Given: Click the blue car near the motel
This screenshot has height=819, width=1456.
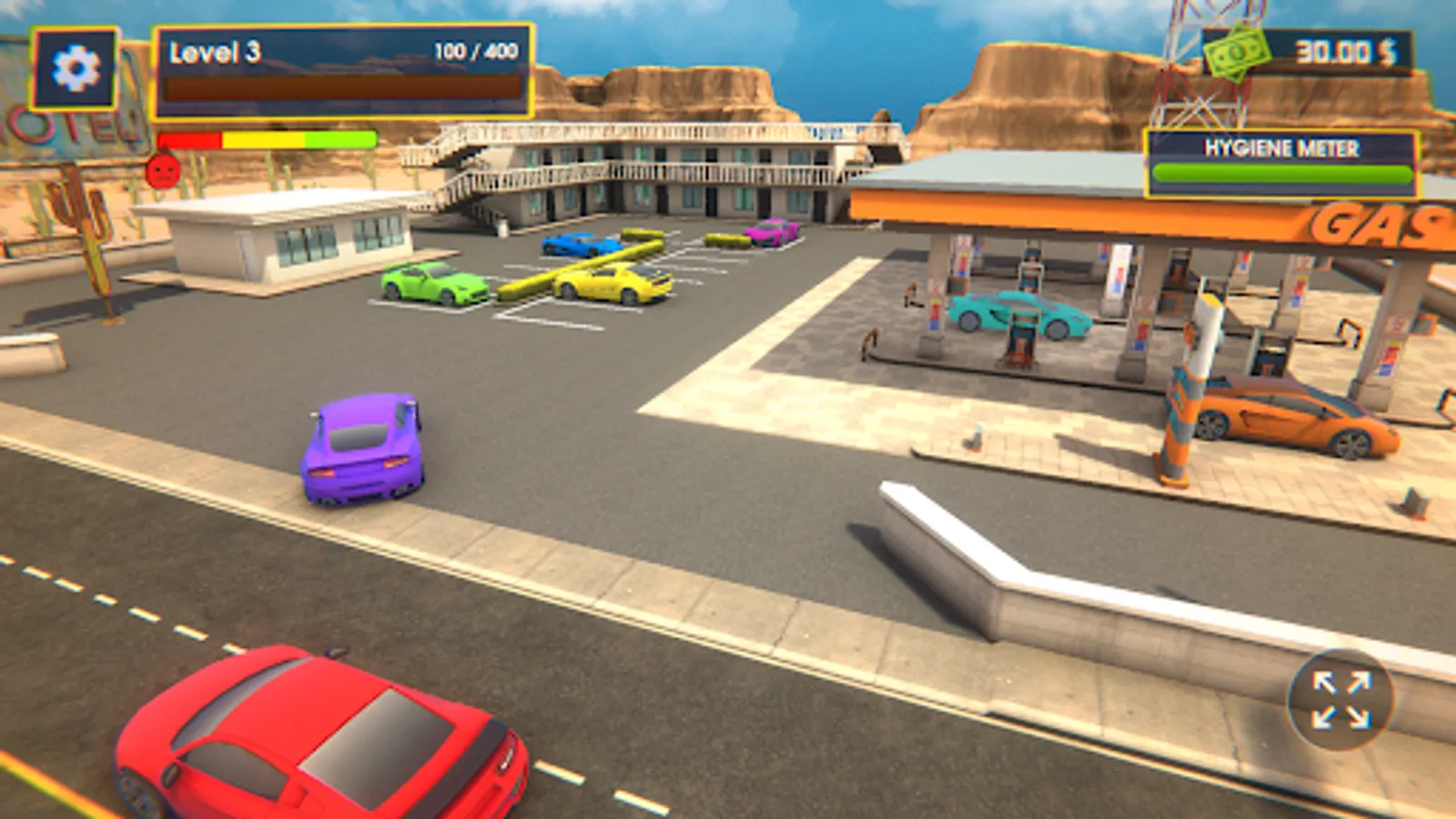Looking at the screenshot, I should tap(578, 246).
